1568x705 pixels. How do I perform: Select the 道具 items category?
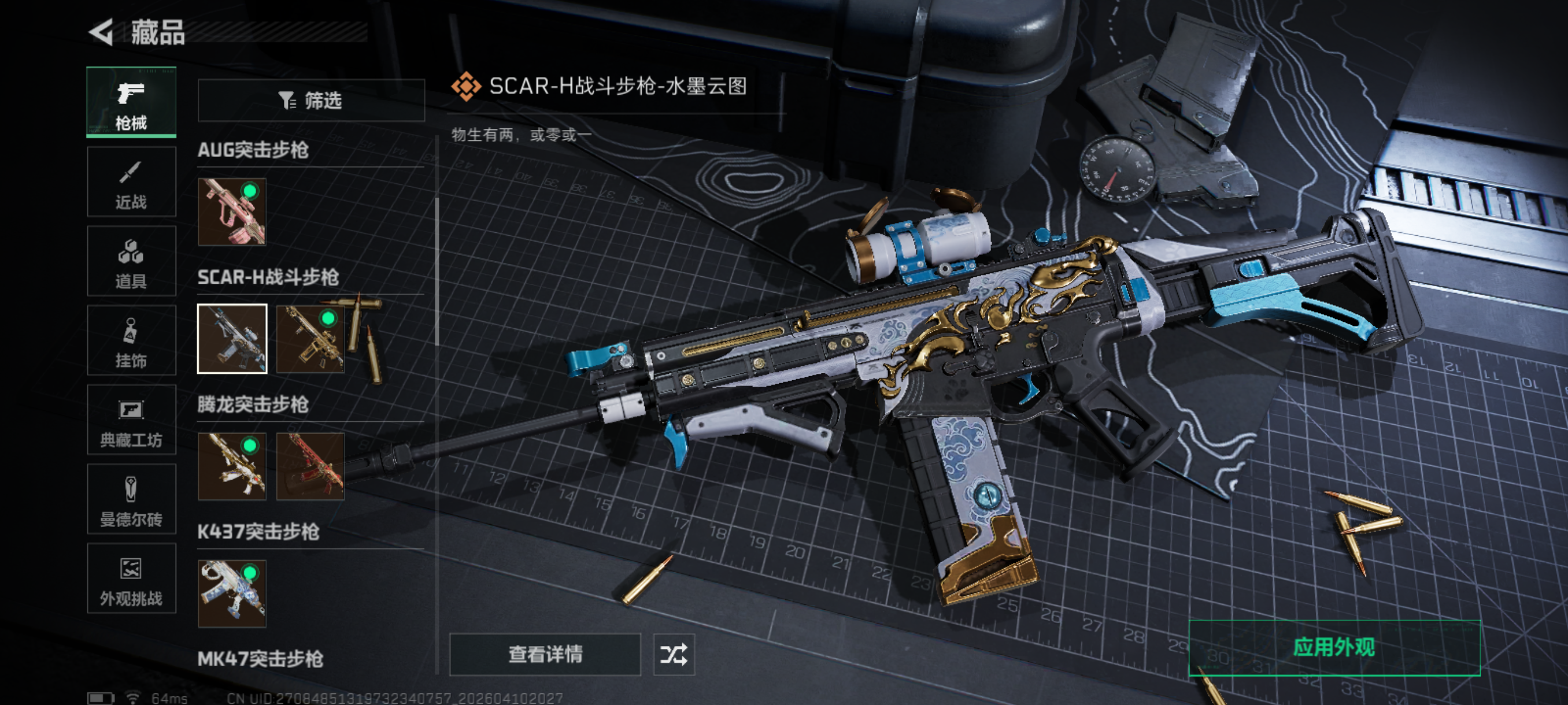point(131,261)
